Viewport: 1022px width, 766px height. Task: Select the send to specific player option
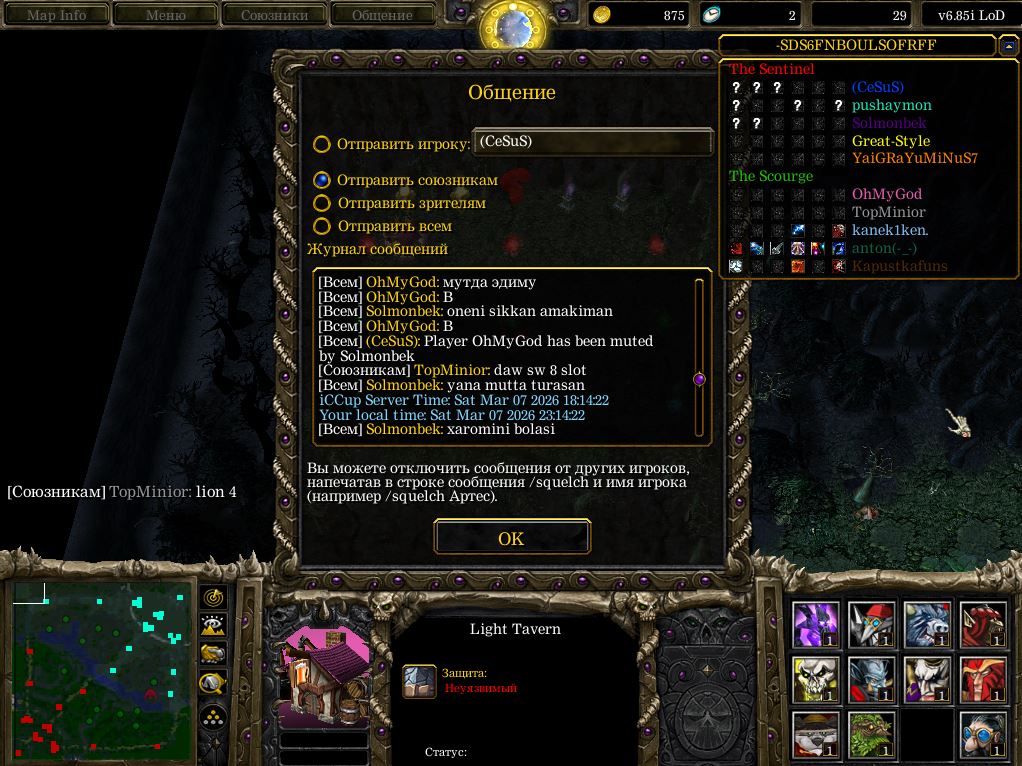click(x=322, y=144)
